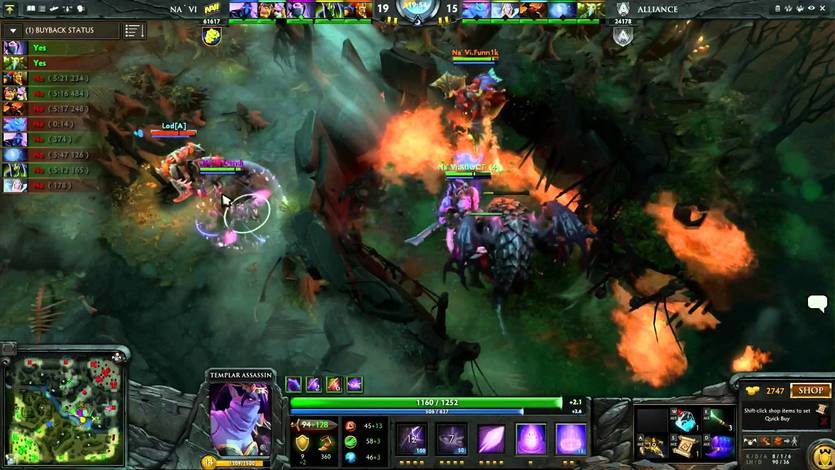Activate the Refraction ability

pos(411,438)
